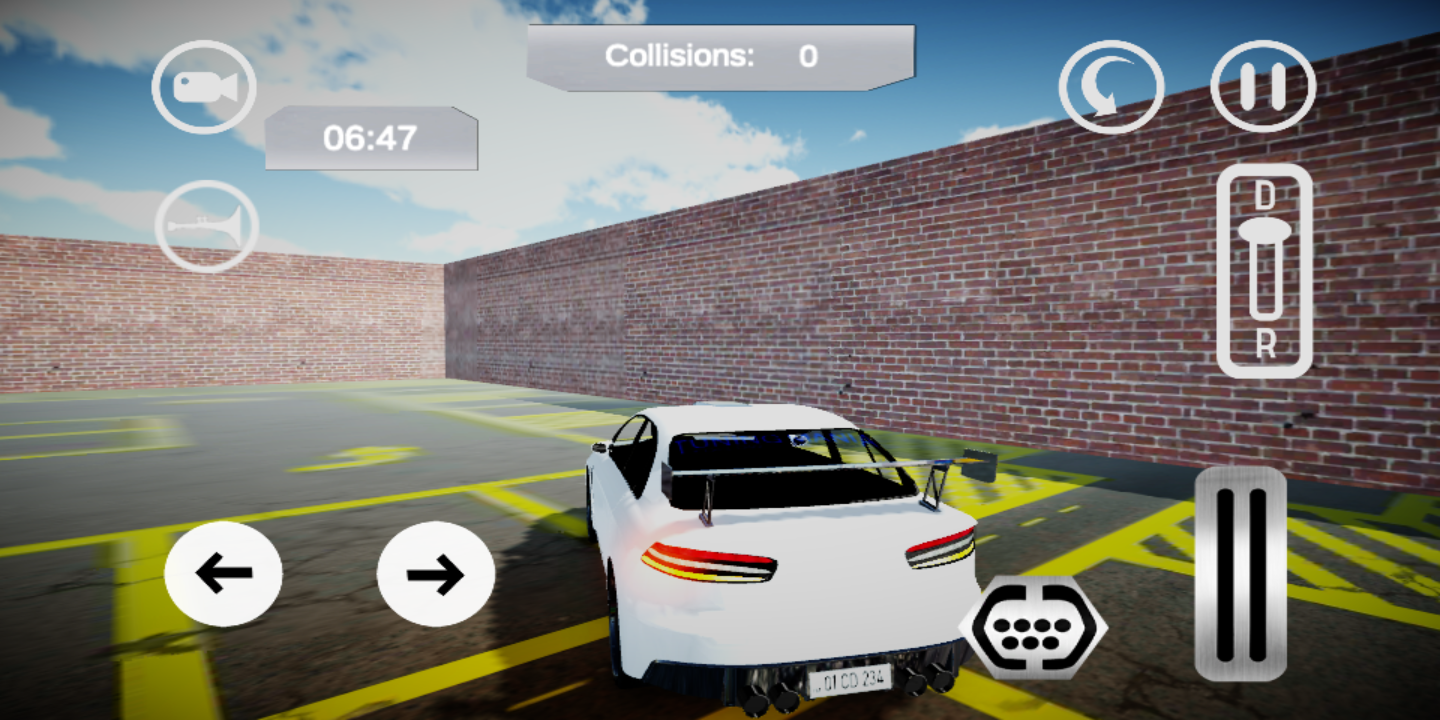Steer left with the left arrow
The height and width of the screenshot is (720, 1440).
223,573
